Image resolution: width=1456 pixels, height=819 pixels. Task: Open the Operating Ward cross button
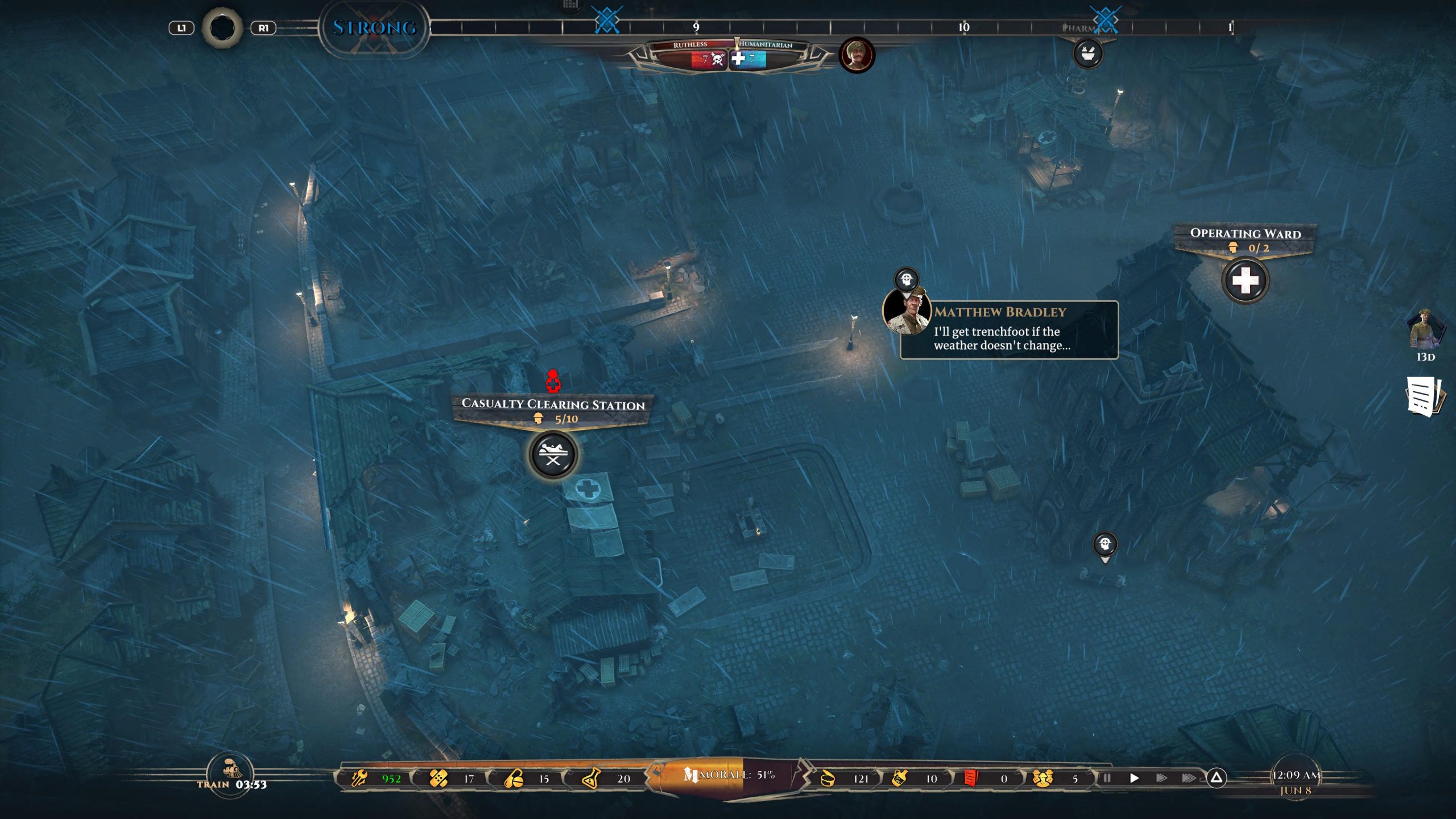(x=1245, y=280)
